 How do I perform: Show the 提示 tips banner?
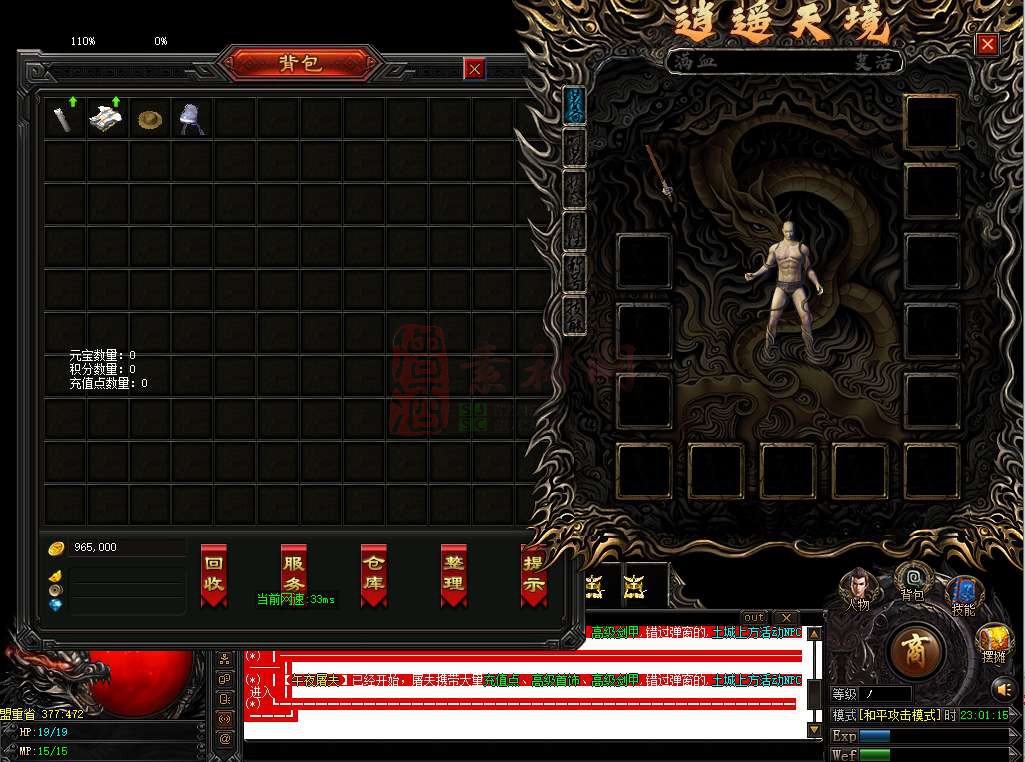click(x=533, y=574)
